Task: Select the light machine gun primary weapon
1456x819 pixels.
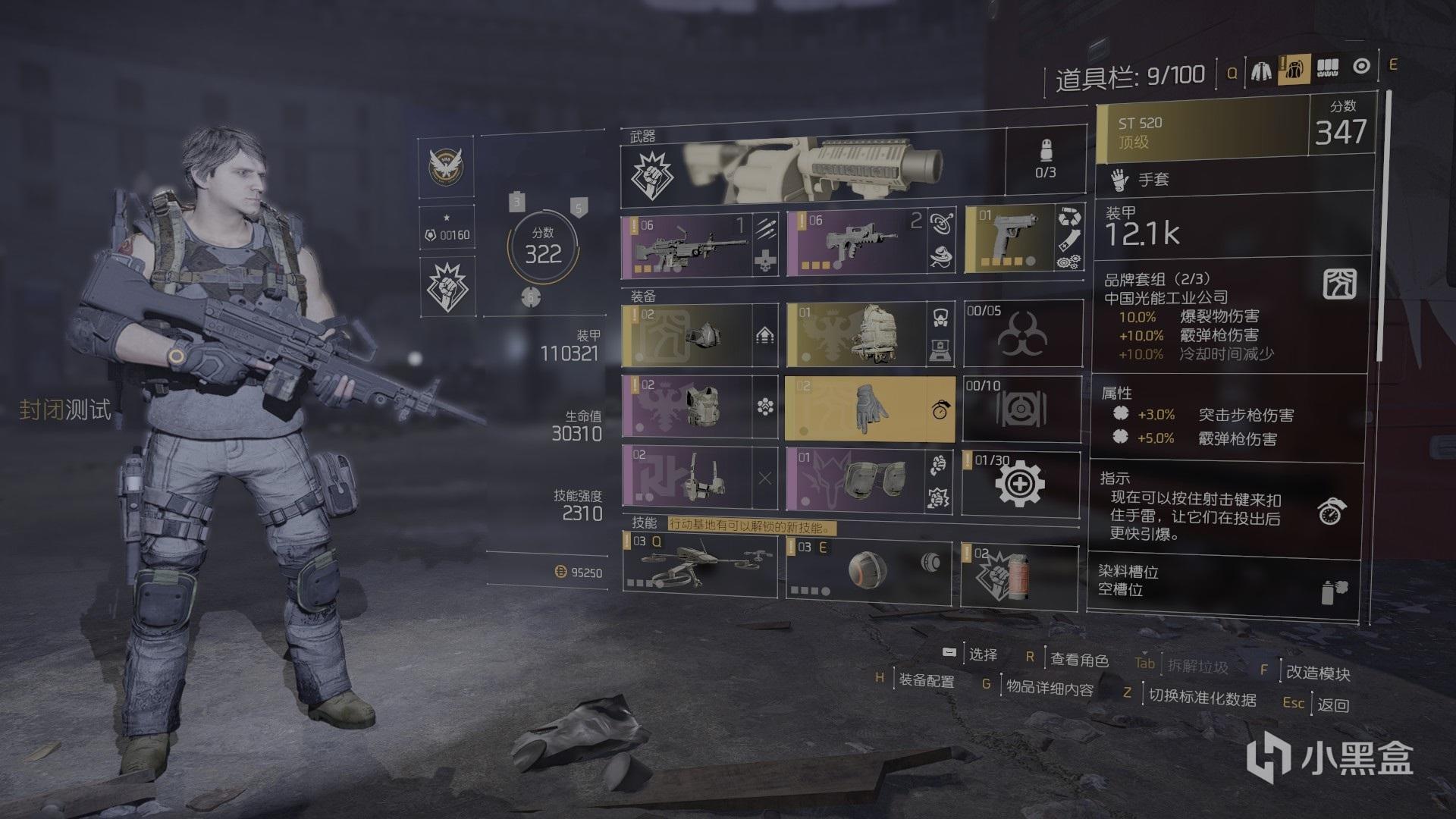Action: point(686,246)
